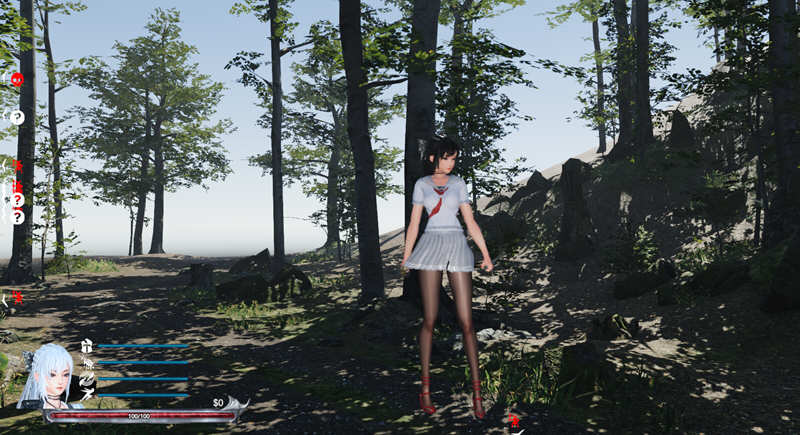Viewport: 800px width, 435px height.
Task: Select the armor stat icon
Action: 87,346
